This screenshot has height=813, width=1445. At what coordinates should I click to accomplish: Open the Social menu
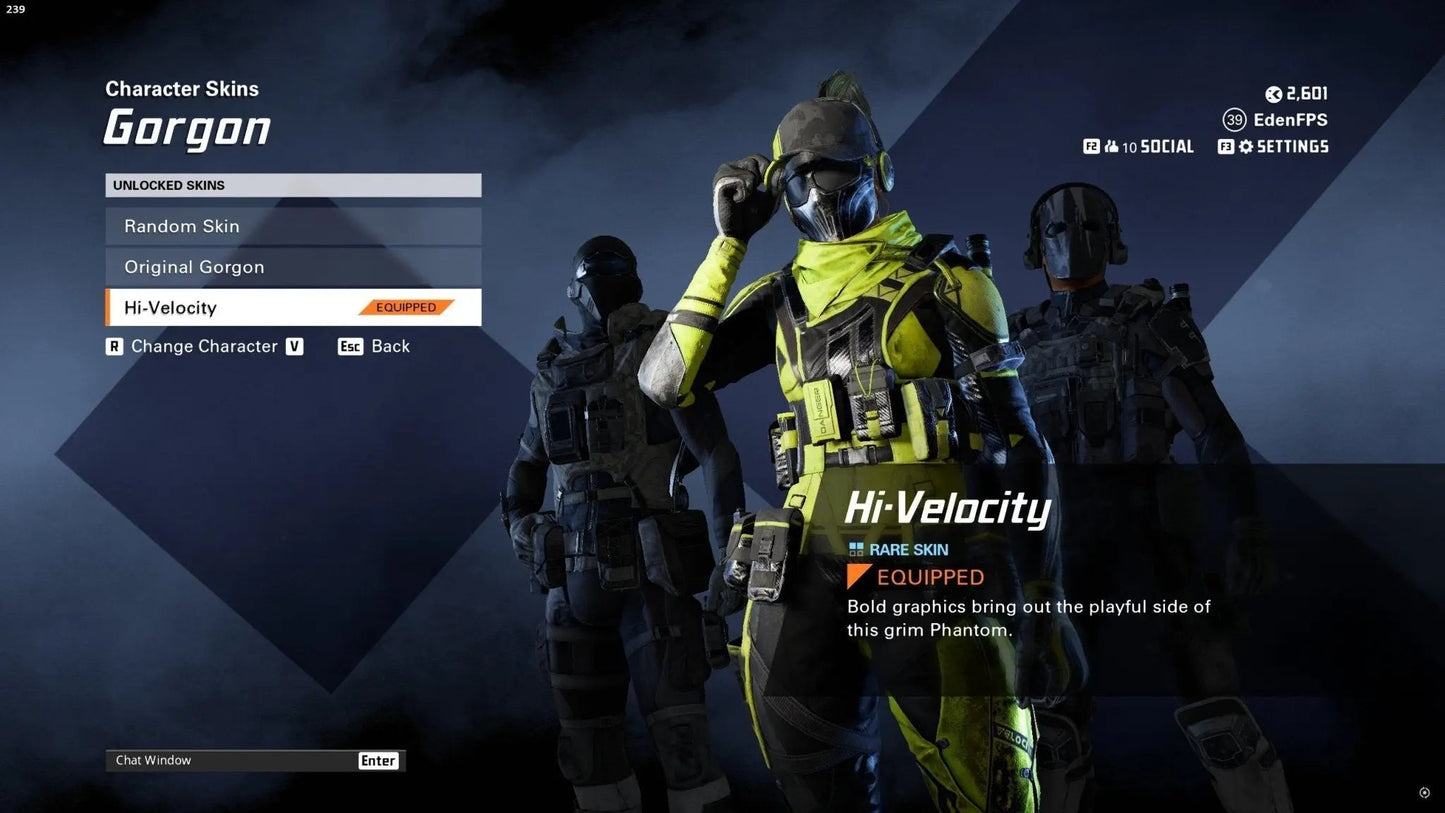(1165, 145)
